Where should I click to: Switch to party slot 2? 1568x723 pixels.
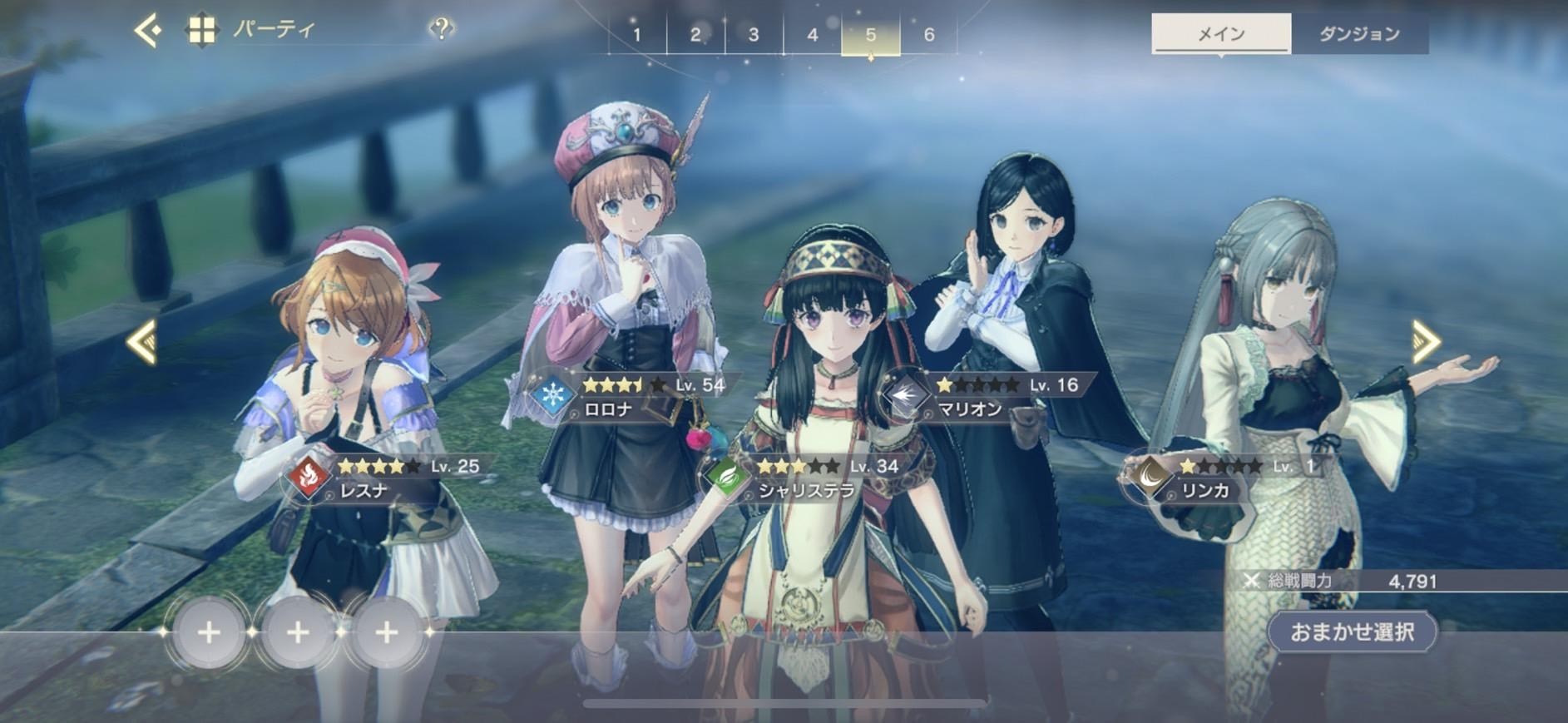click(695, 35)
